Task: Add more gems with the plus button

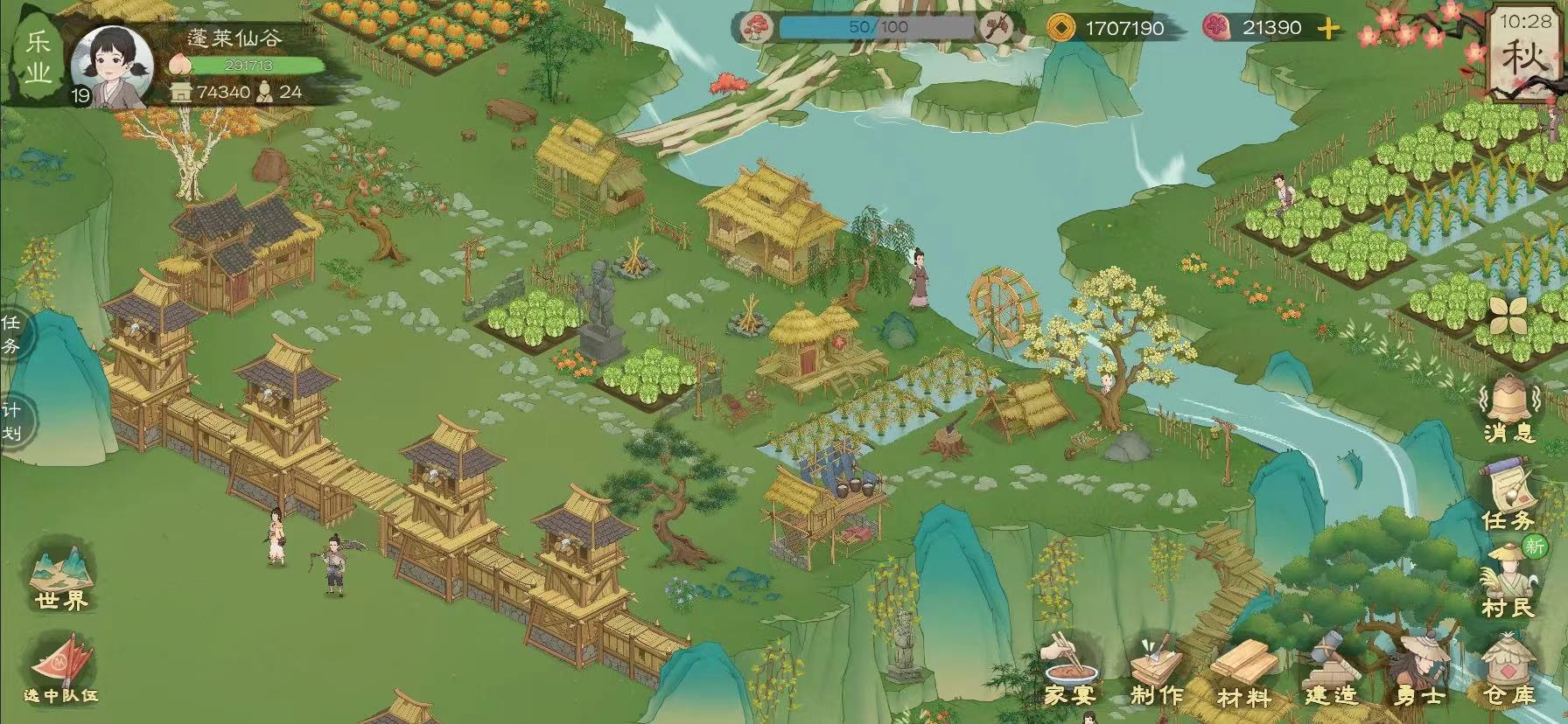Action: pyautogui.click(x=1328, y=29)
